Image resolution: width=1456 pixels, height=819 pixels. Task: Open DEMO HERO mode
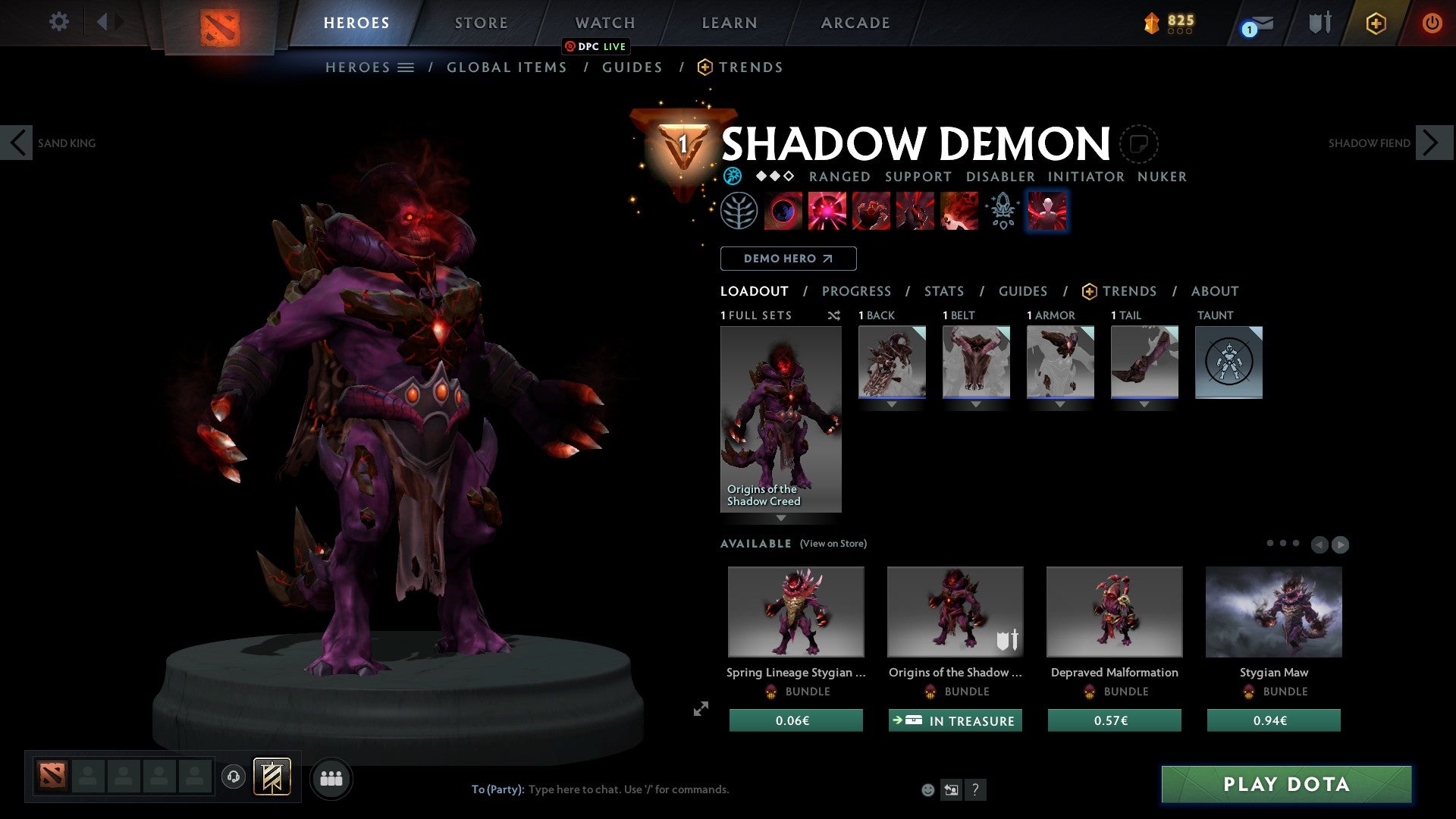pos(788,259)
